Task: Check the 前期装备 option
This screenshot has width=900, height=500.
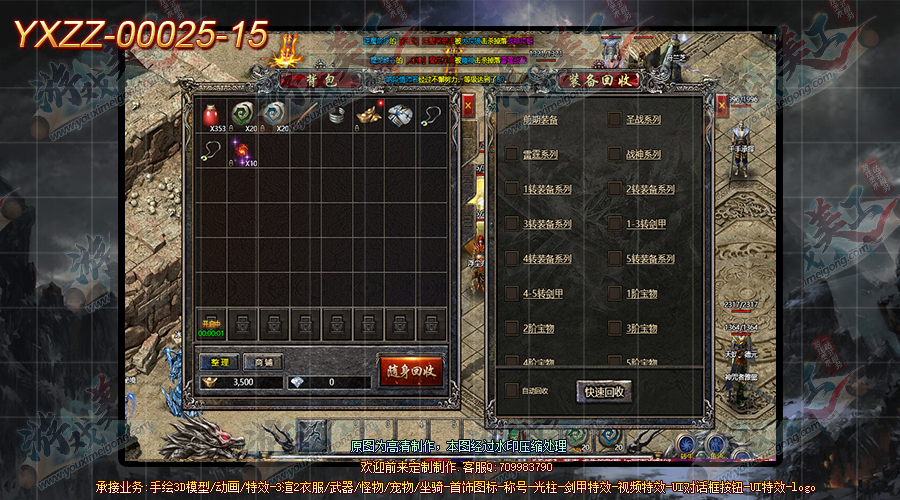Action: pyautogui.click(x=512, y=121)
